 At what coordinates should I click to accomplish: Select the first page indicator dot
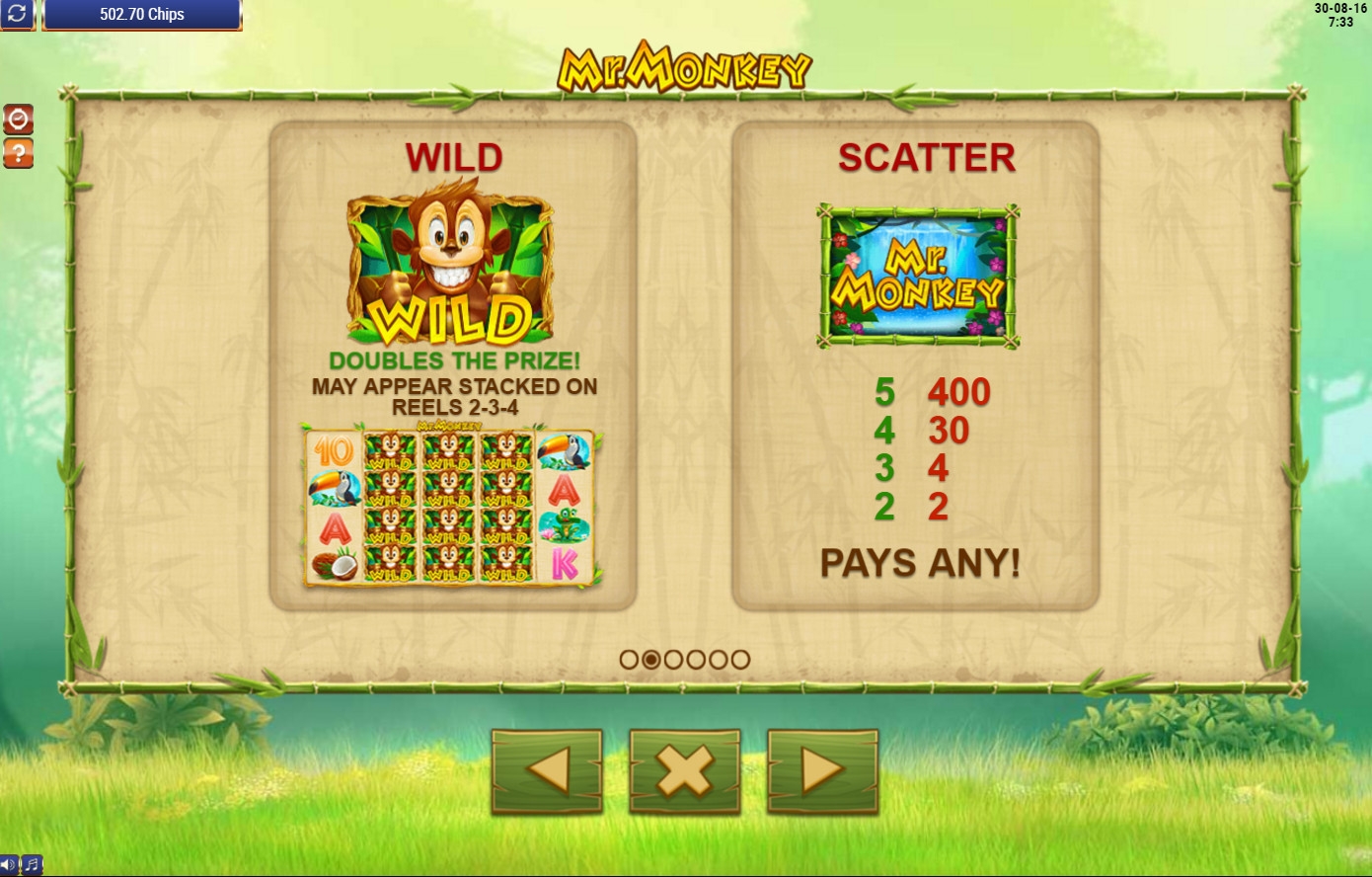click(x=629, y=659)
